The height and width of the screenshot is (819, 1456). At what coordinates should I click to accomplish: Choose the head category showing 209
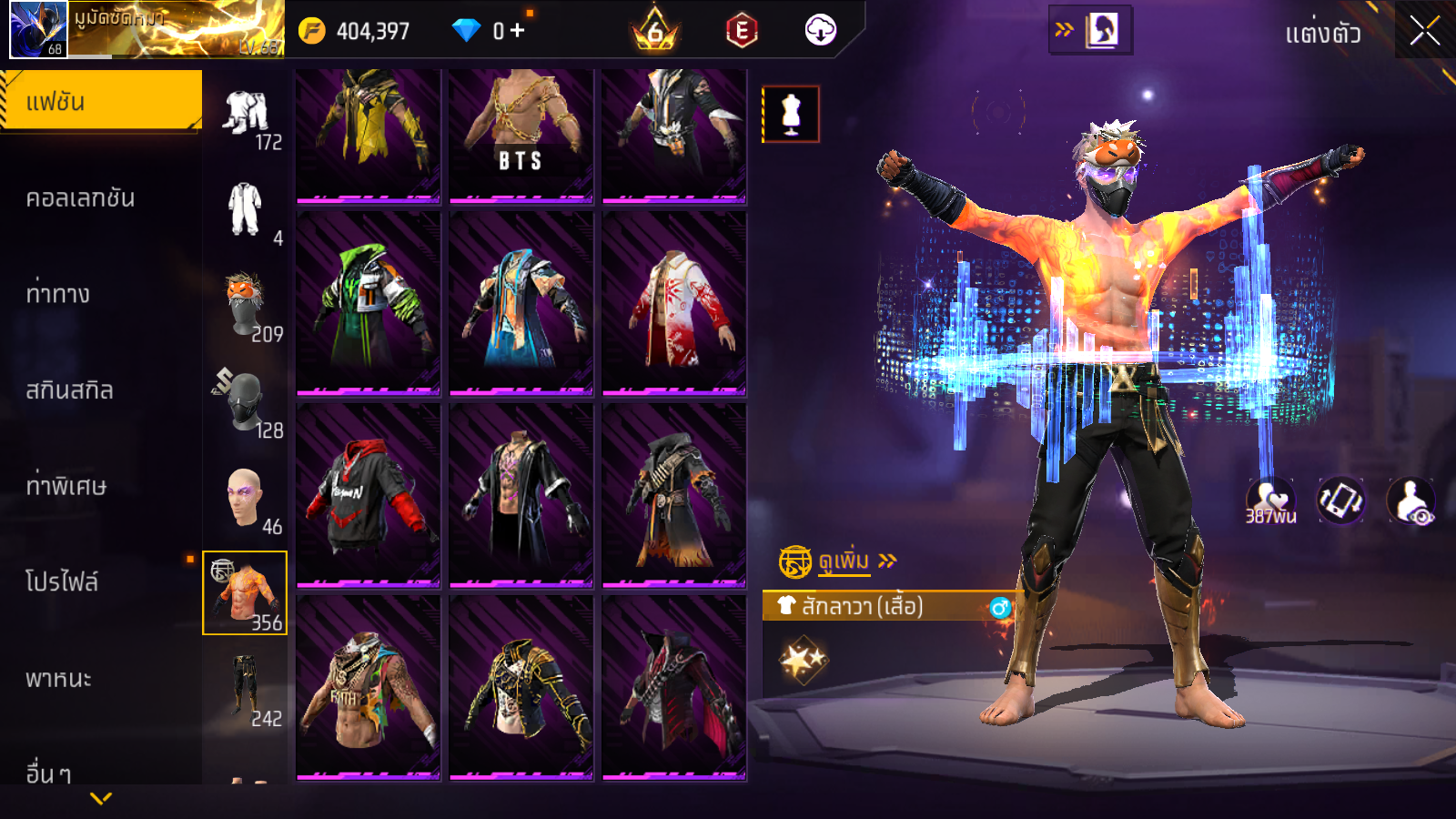[246, 307]
